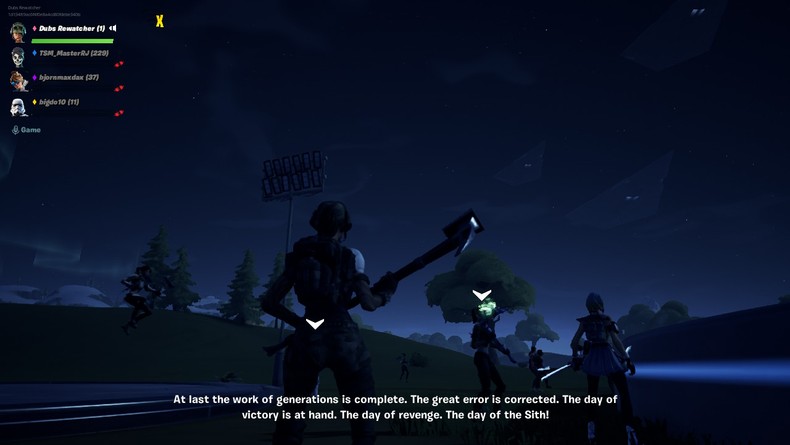Choose bjornmaxdax from the squad list
Image resolution: width=790 pixels, height=445 pixels.
pyautogui.click(x=68, y=77)
